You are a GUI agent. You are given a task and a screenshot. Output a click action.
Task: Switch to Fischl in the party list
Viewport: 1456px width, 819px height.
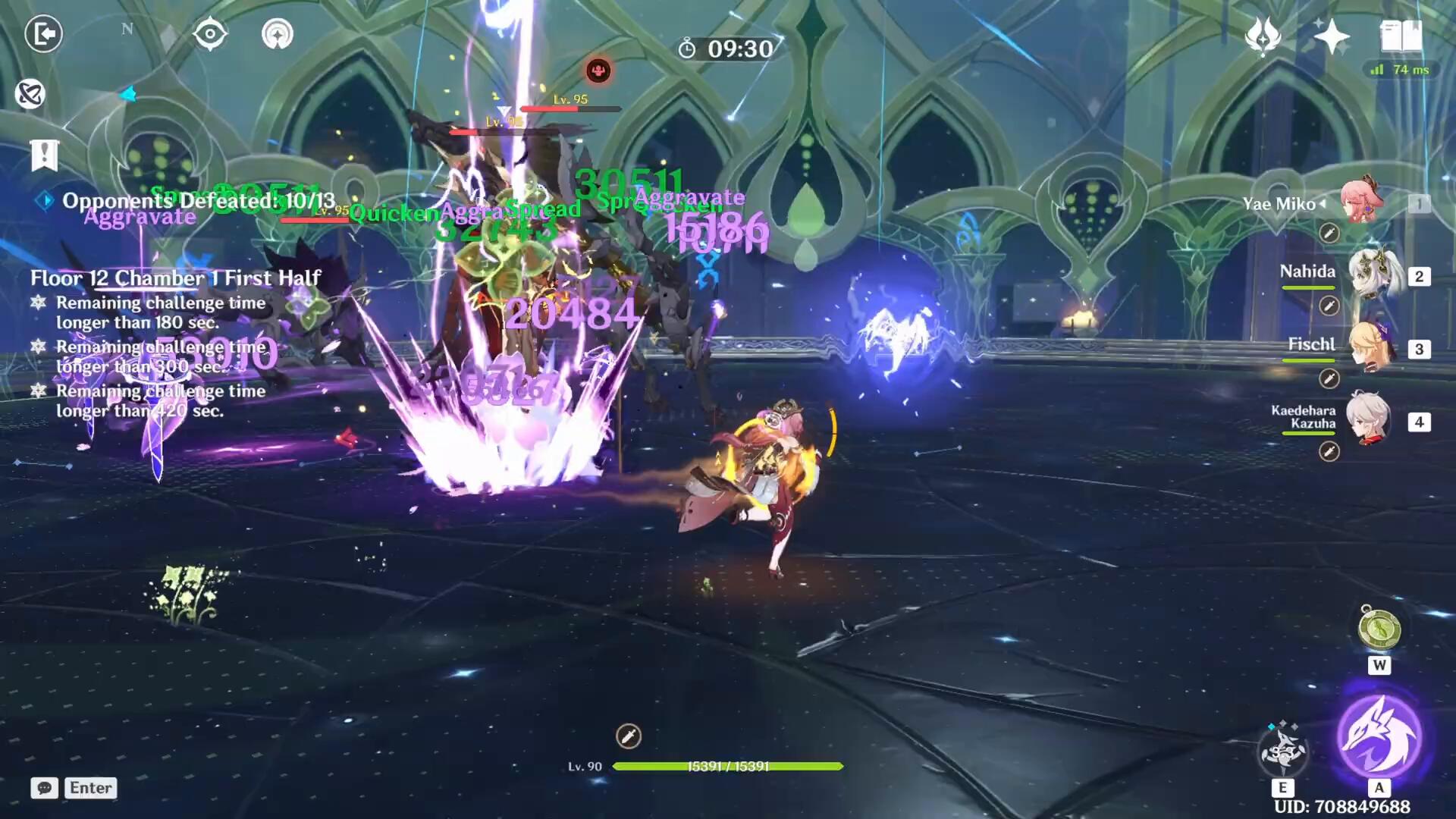(x=1370, y=347)
